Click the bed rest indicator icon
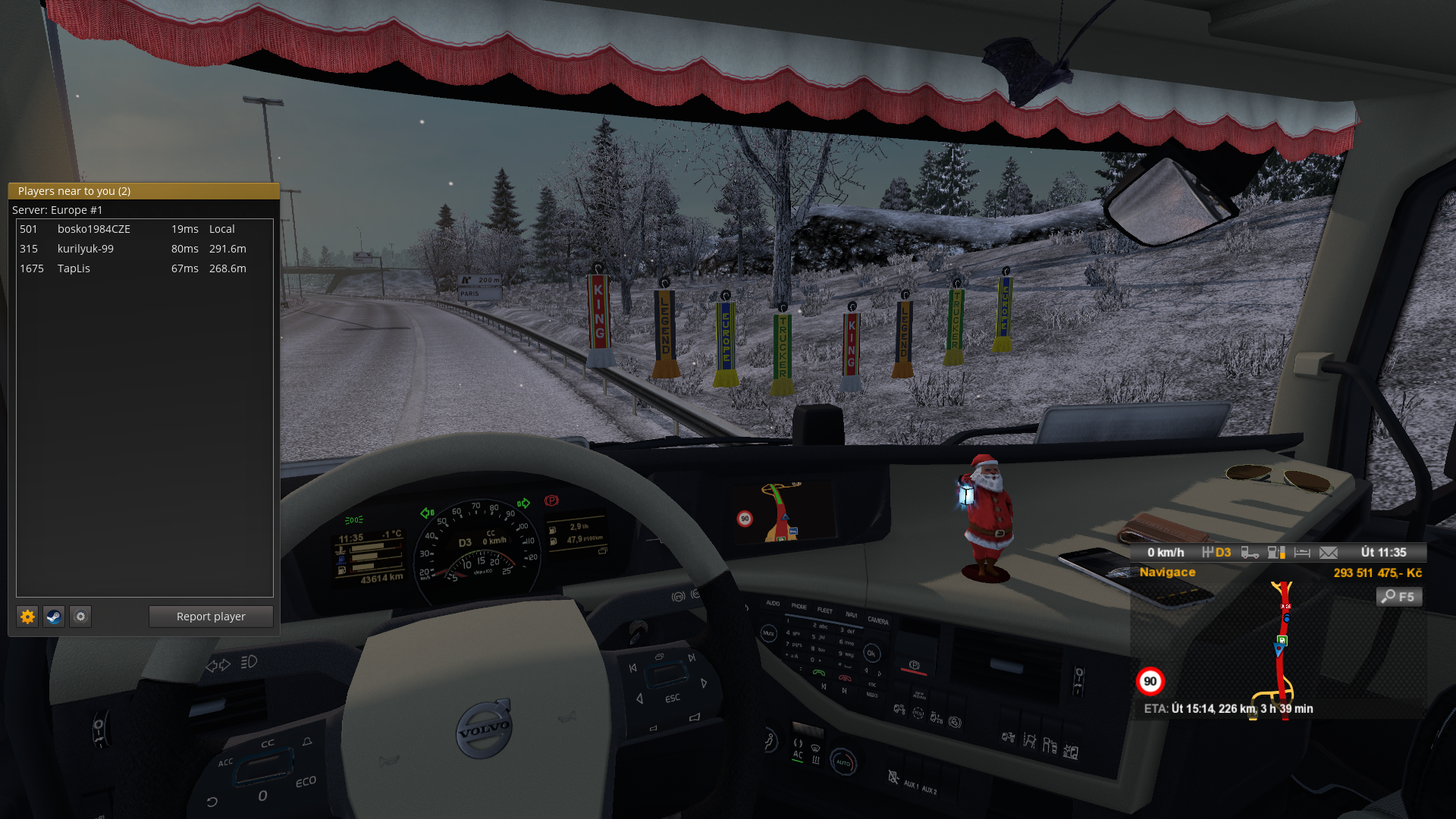 tap(1302, 553)
